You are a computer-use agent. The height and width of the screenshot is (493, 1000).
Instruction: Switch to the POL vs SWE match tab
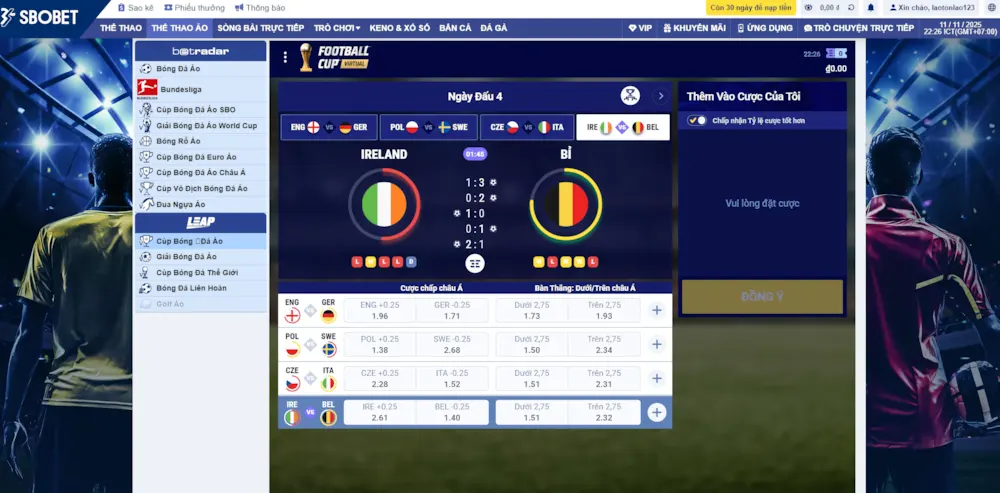(428, 128)
